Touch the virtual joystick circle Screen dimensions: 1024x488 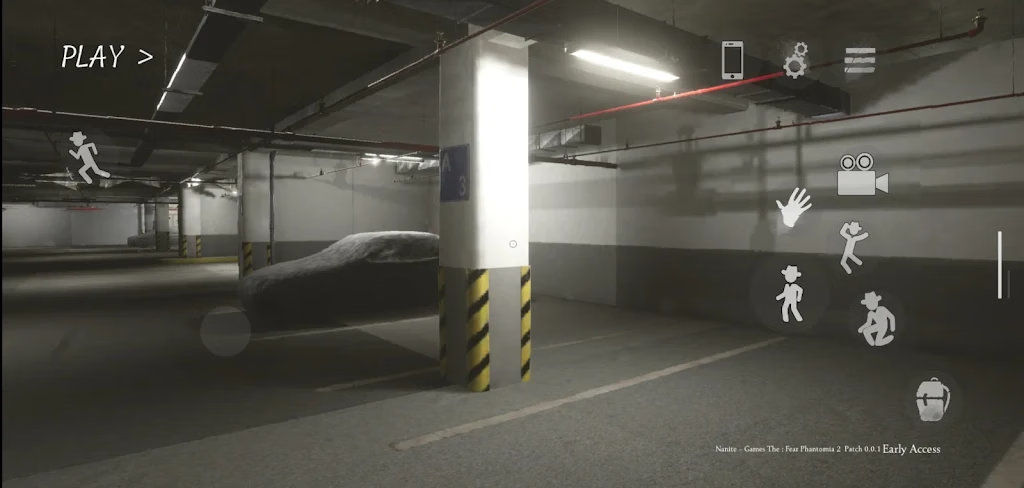coord(225,332)
